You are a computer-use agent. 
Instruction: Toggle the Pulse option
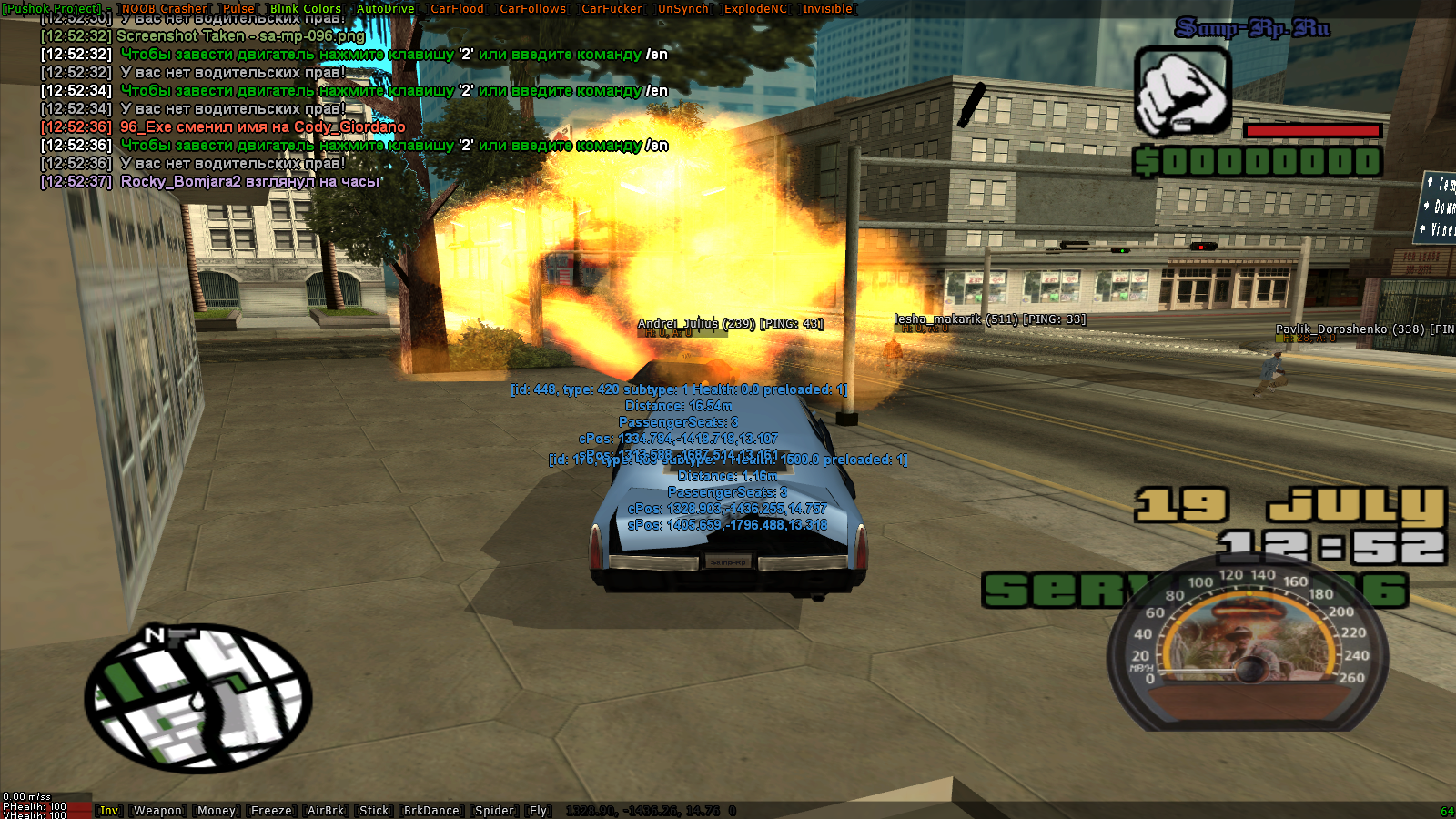coord(238,9)
